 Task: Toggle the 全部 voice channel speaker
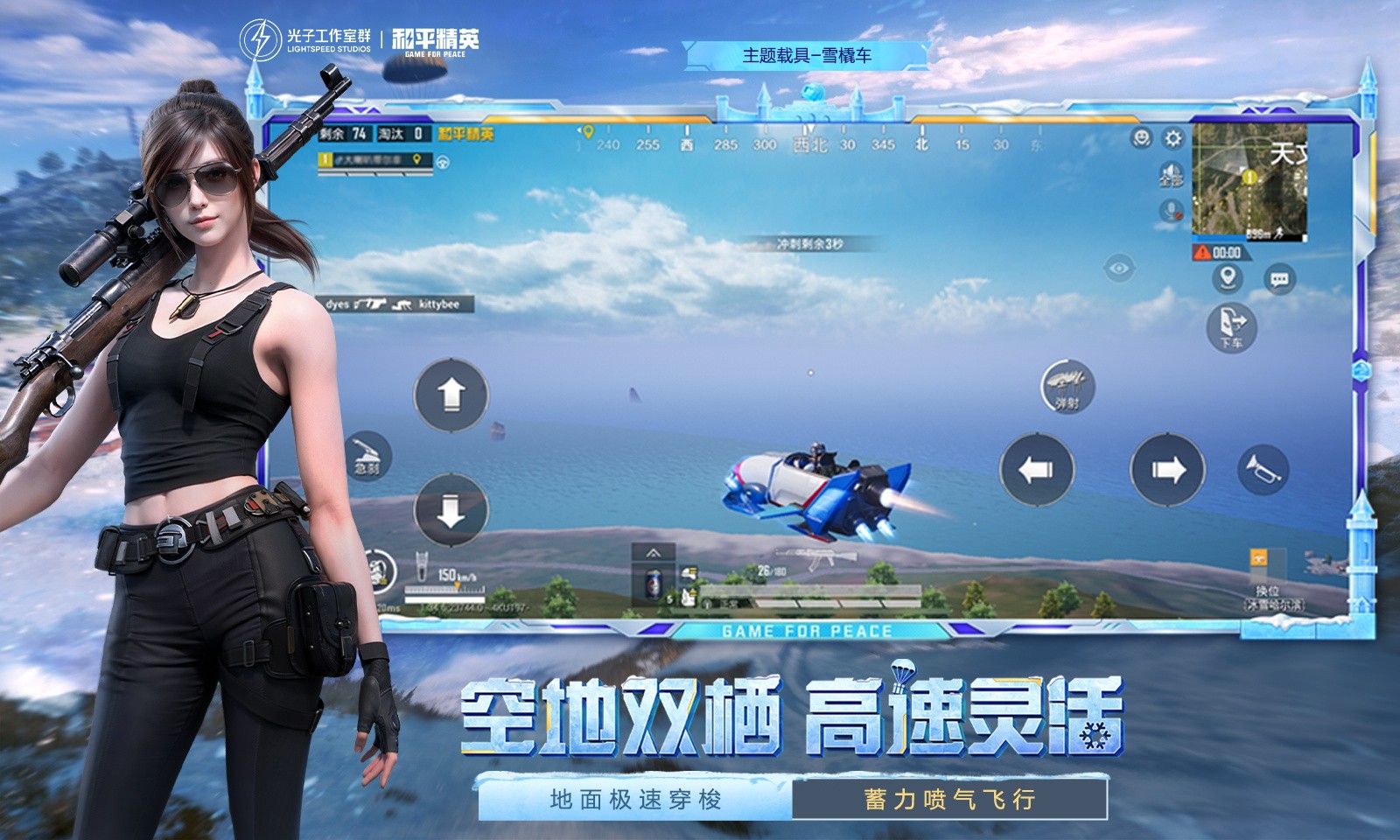pos(1170,173)
